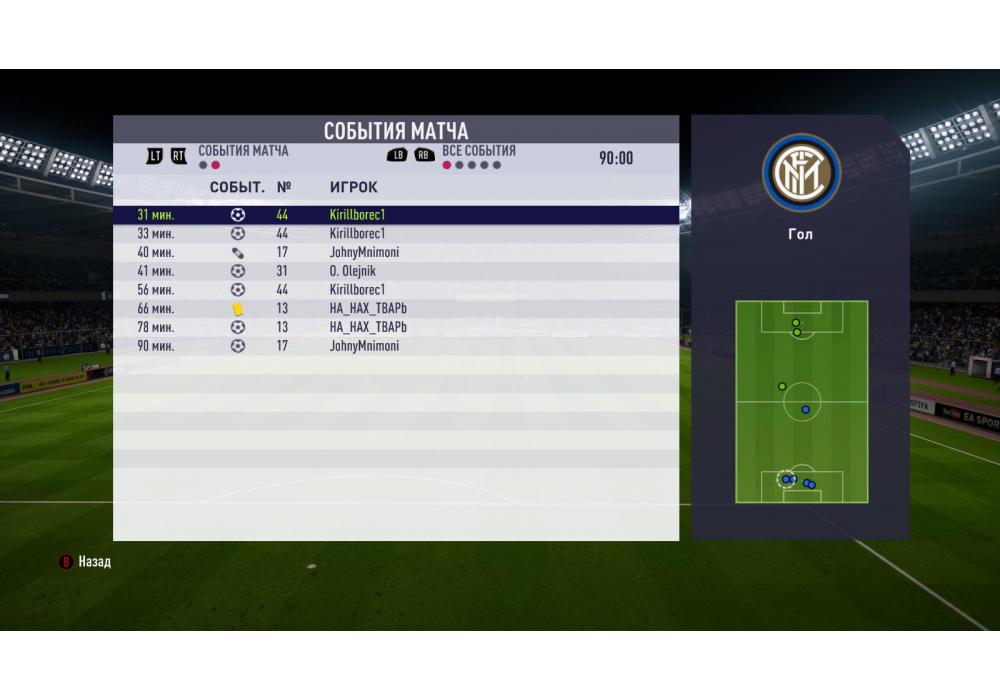Select the 90 min. JohnyMnimoni goal row
Screen dimensions: 1000x700
tap(395, 346)
